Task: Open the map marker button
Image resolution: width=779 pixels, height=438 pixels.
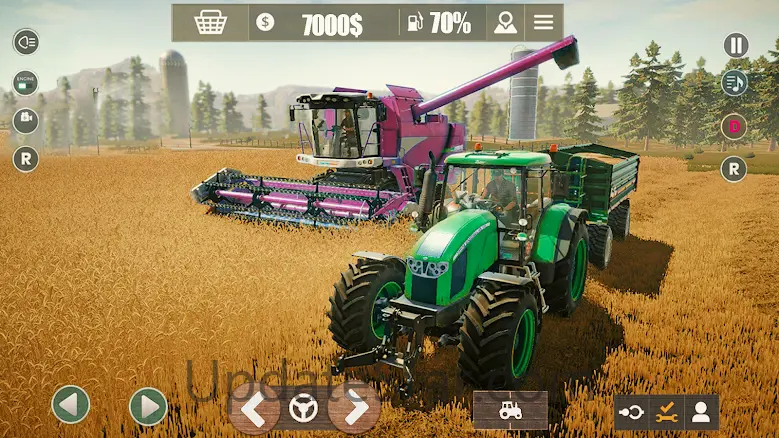Action: pos(506,23)
